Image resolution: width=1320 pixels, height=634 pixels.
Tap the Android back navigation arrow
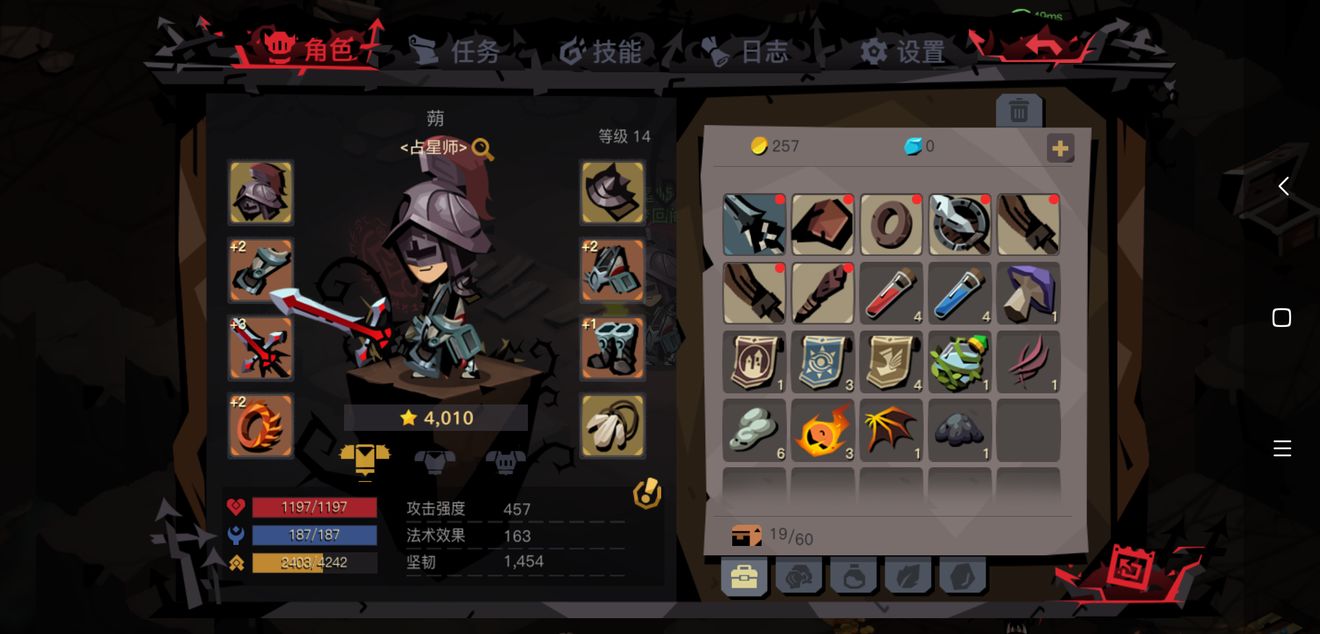point(1283,186)
